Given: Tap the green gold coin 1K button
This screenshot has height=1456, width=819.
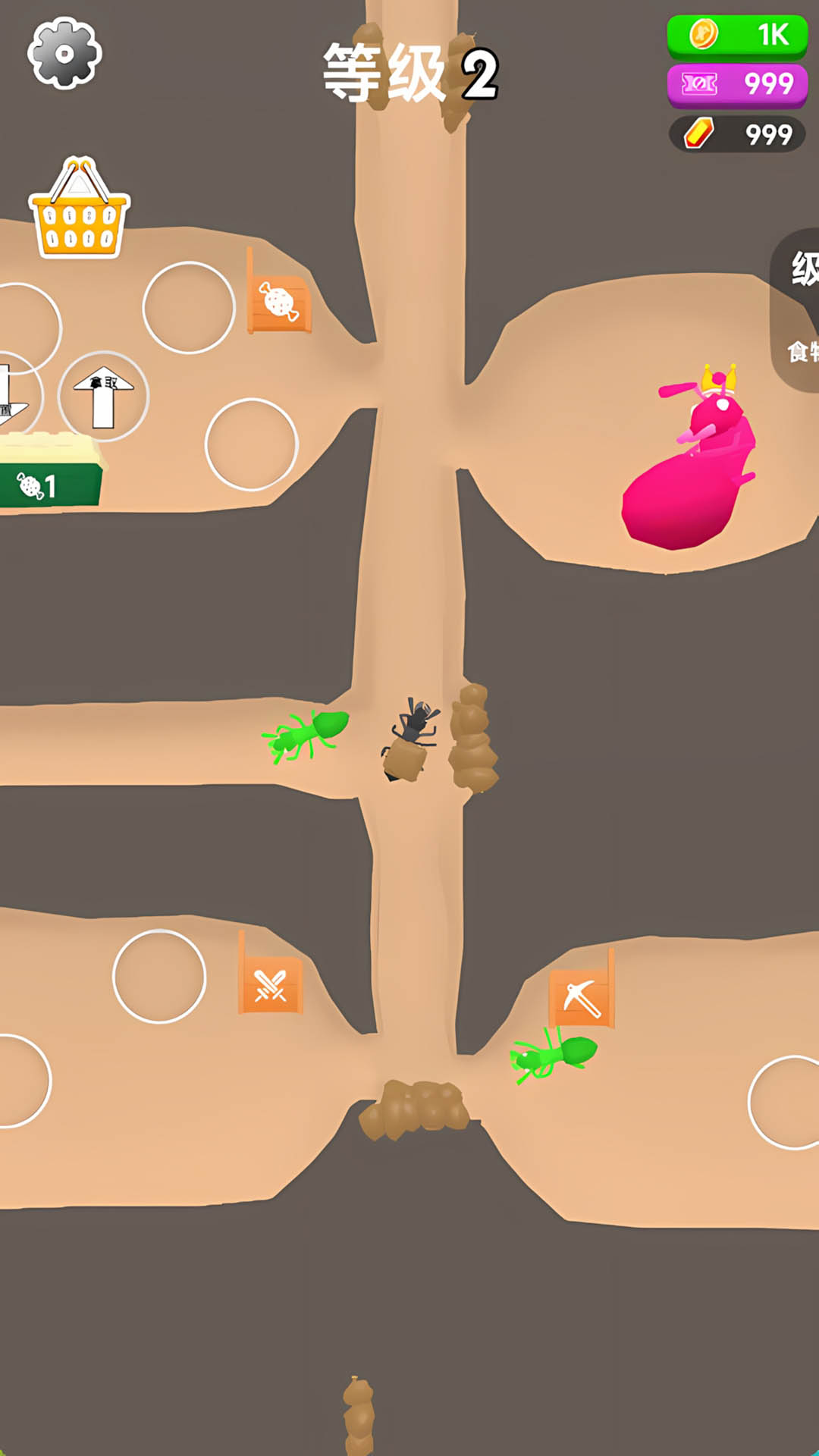Looking at the screenshot, I should point(737,35).
